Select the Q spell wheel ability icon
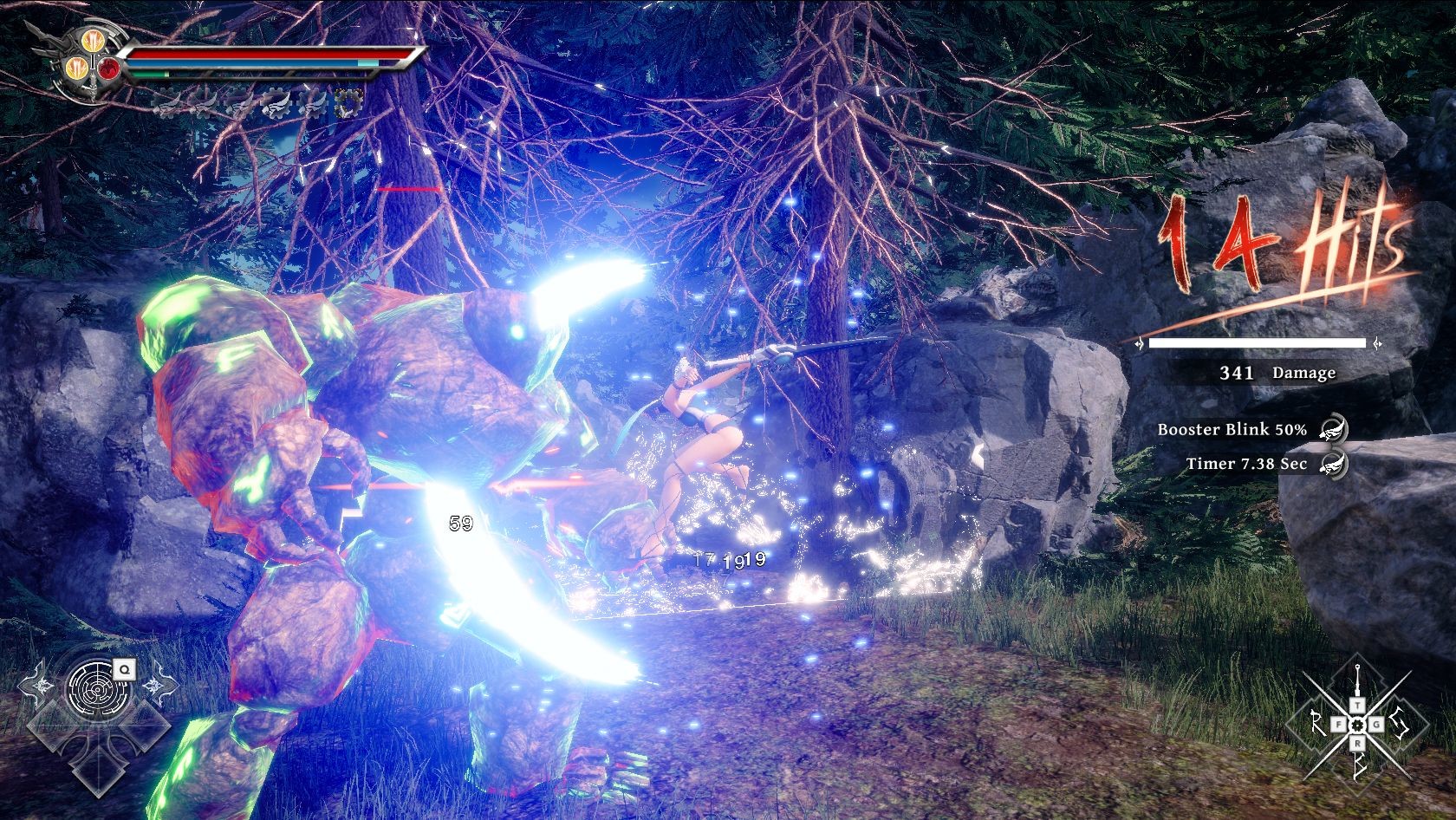The image size is (1456, 820). [x=124, y=669]
